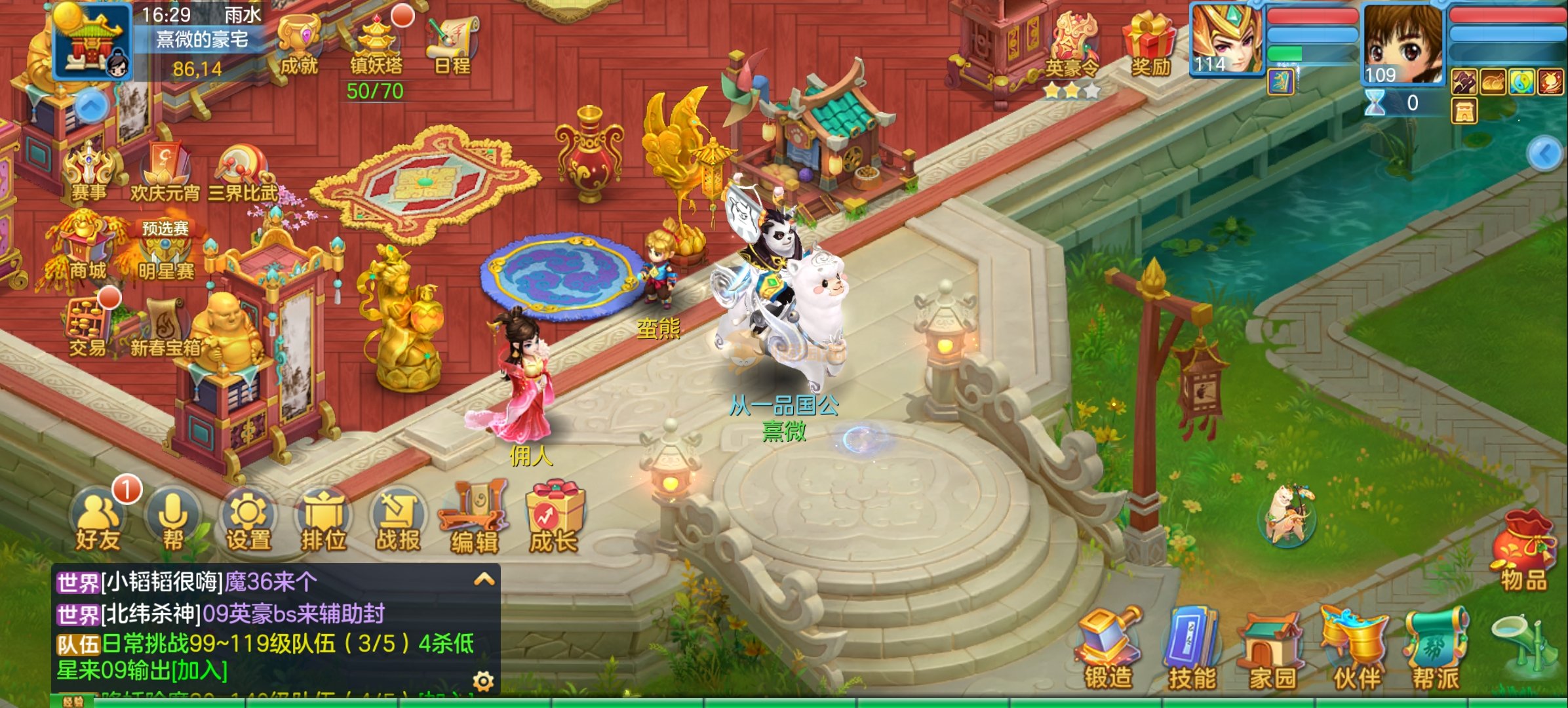Open the 镇妖塔 tower event
Screen dimensions: 1568x708
(x=376, y=45)
